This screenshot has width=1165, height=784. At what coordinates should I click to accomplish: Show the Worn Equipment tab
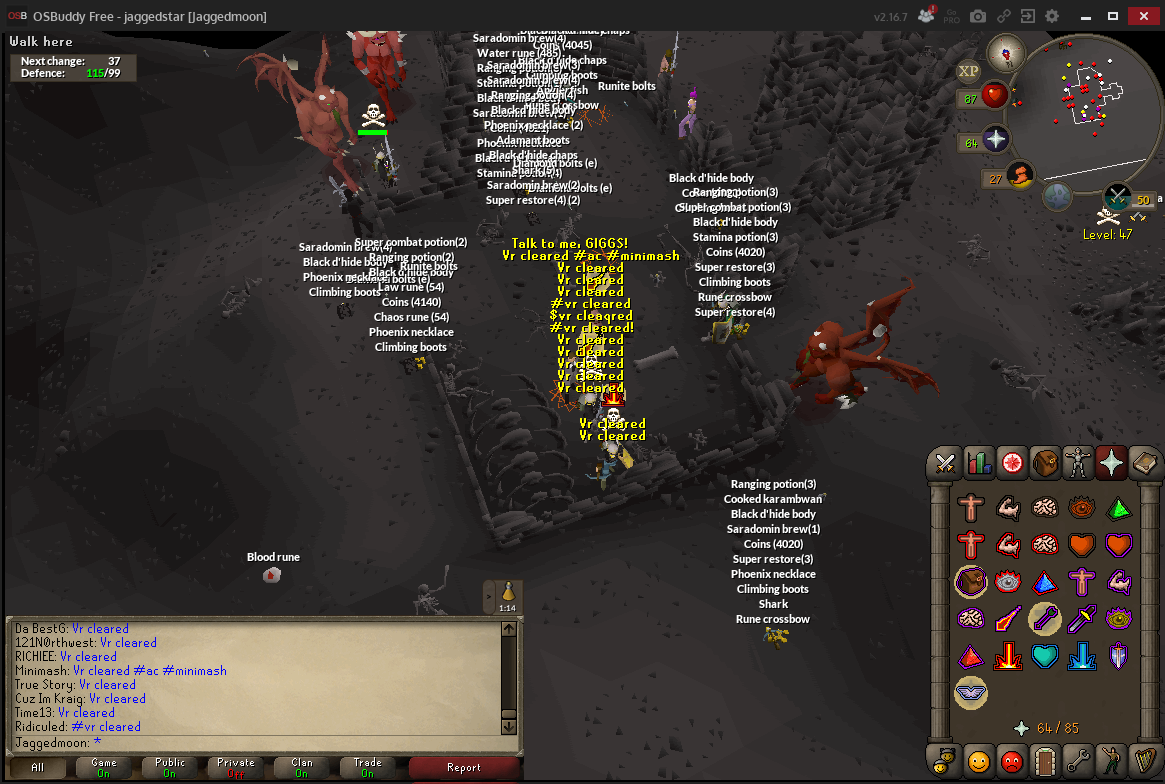(x=1078, y=462)
